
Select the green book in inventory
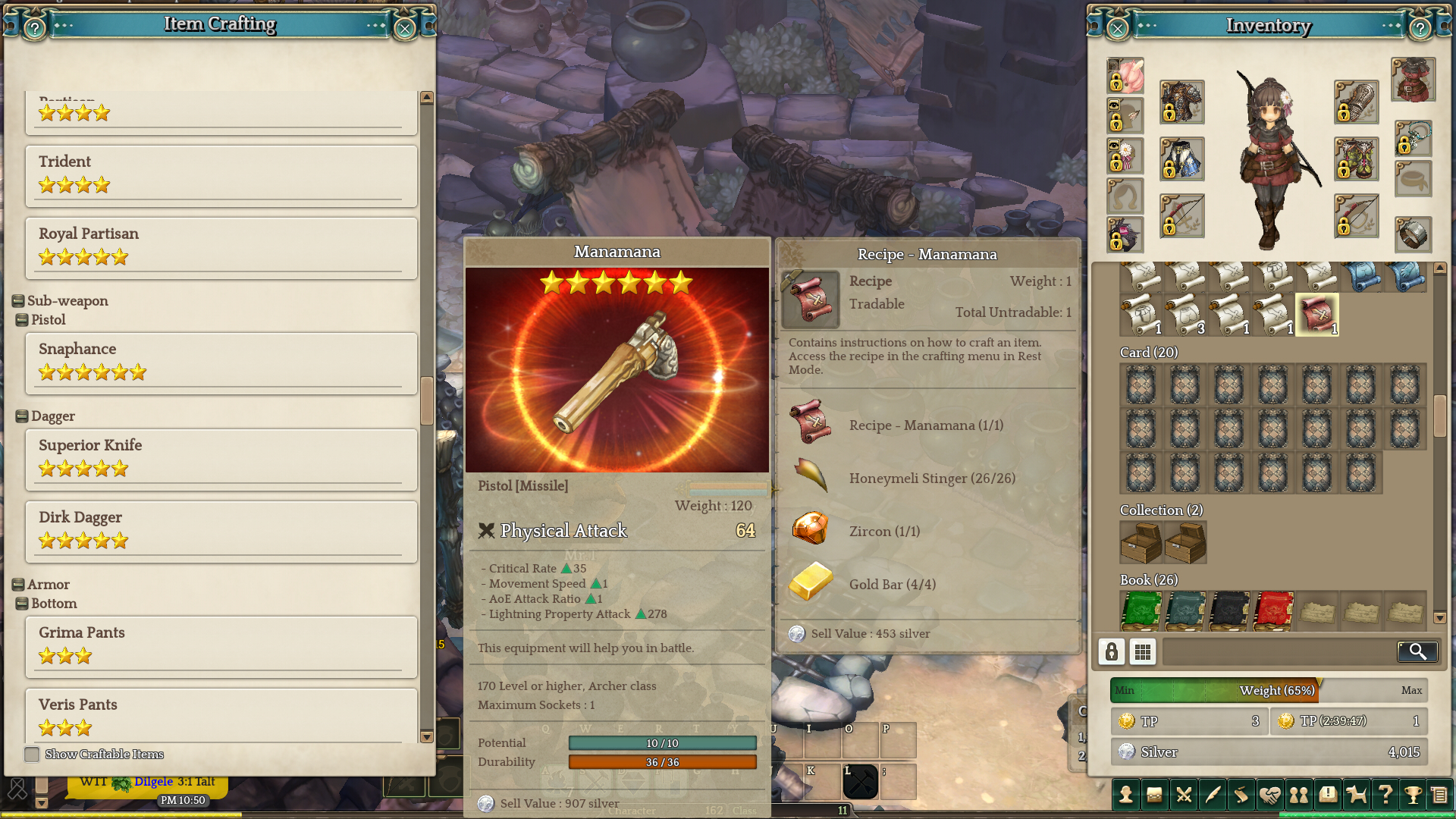pyautogui.click(x=1141, y=610)
